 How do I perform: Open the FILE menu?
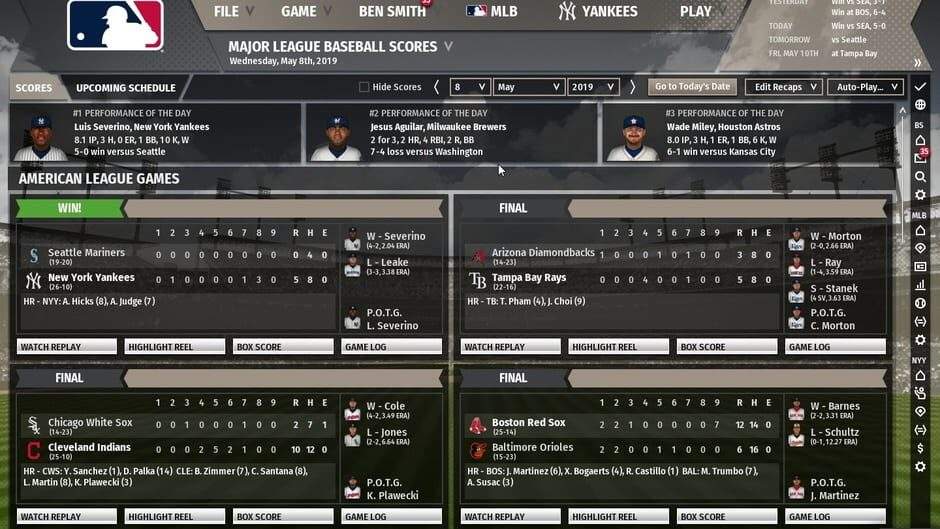tap(233, 12)
